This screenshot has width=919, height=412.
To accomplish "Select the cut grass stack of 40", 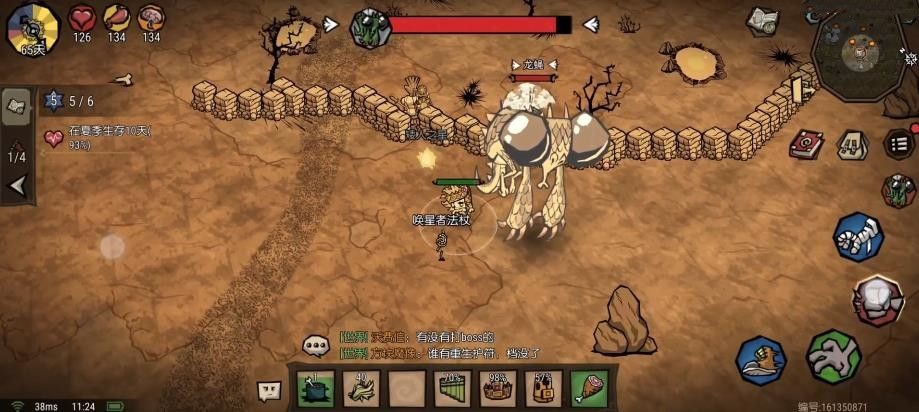I will 361,388.
